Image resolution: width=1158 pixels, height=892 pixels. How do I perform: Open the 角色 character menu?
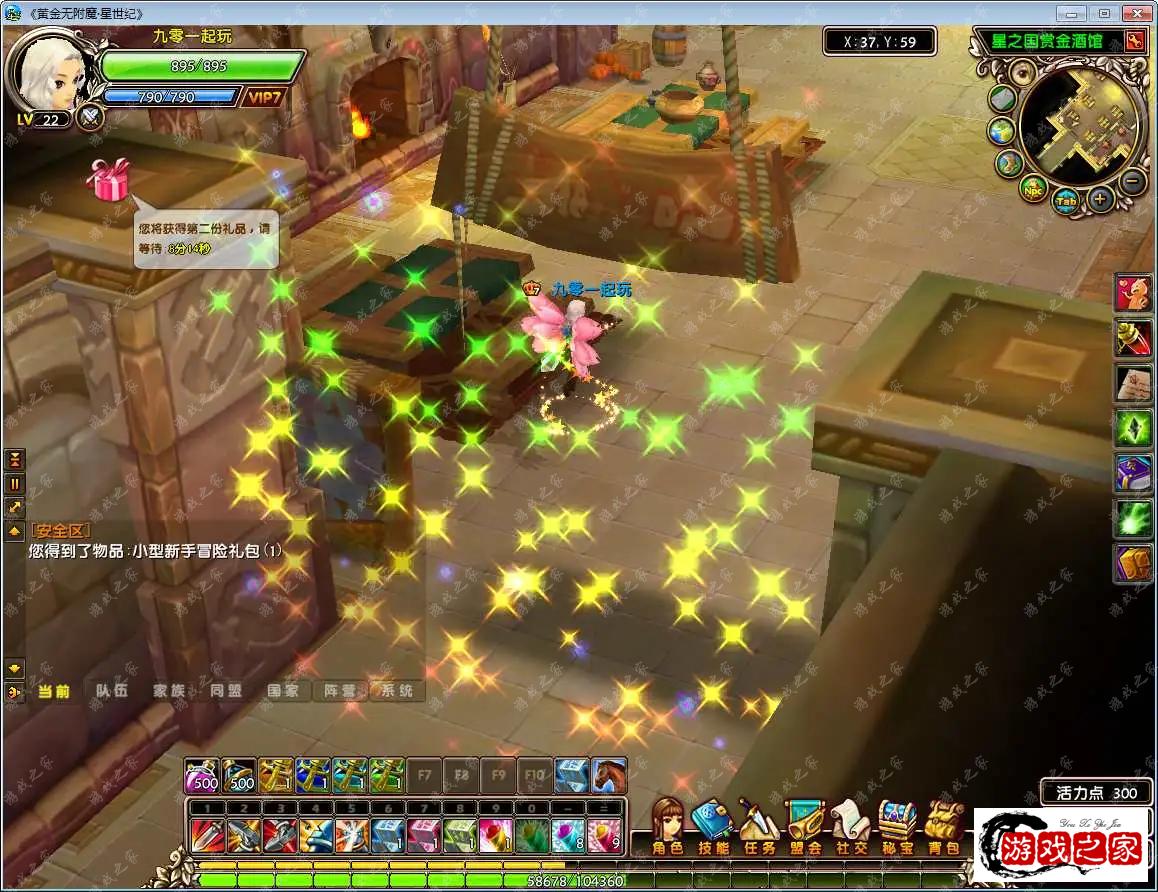(x=667, y=826)
